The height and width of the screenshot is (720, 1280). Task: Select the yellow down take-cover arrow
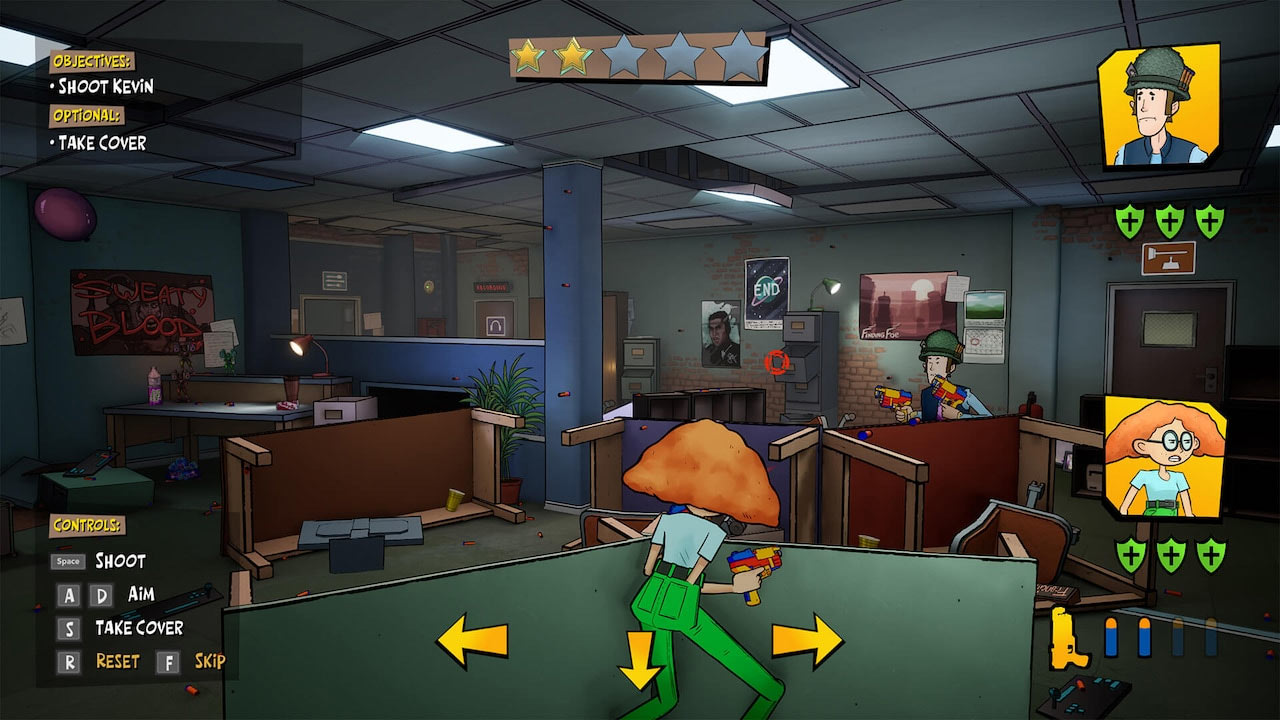[640, 662]
